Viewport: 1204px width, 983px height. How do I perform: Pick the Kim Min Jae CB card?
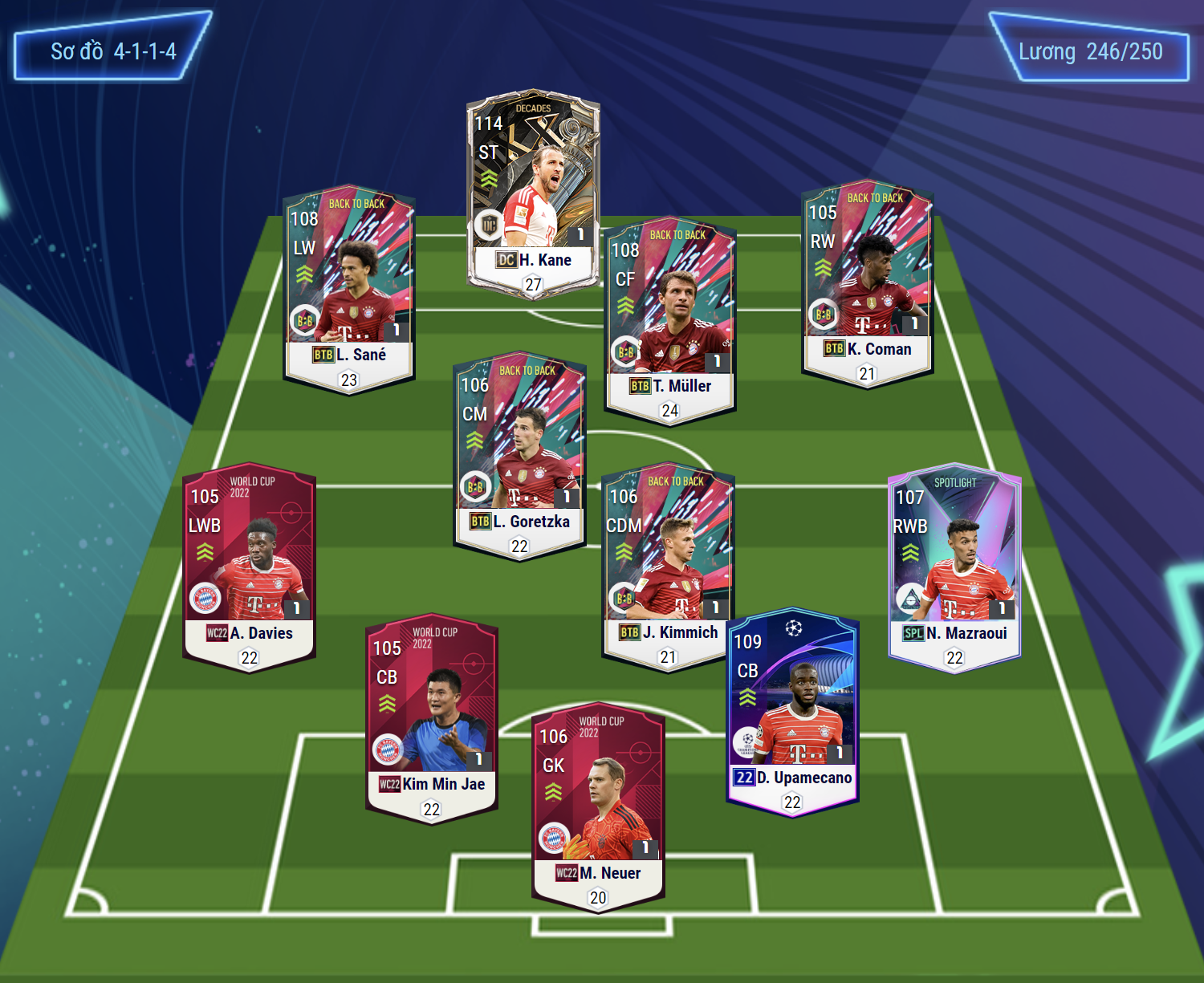432,720
